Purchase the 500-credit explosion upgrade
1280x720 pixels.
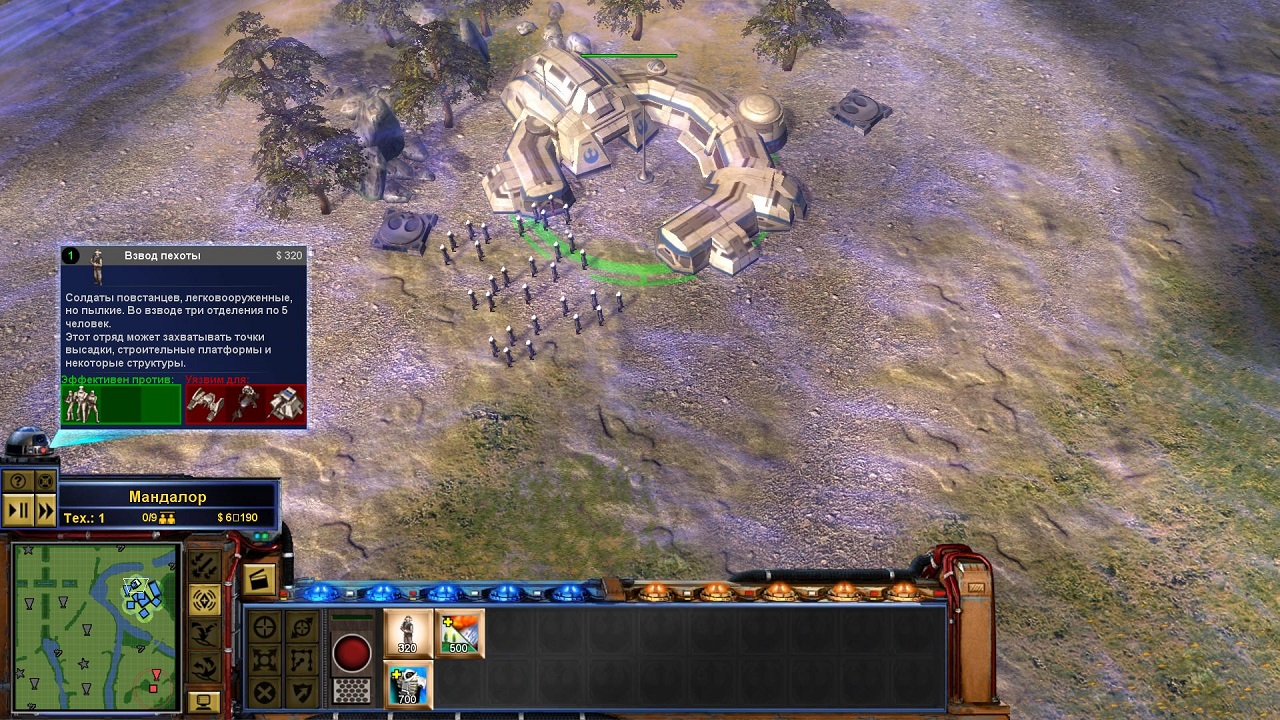coord(459,633)
